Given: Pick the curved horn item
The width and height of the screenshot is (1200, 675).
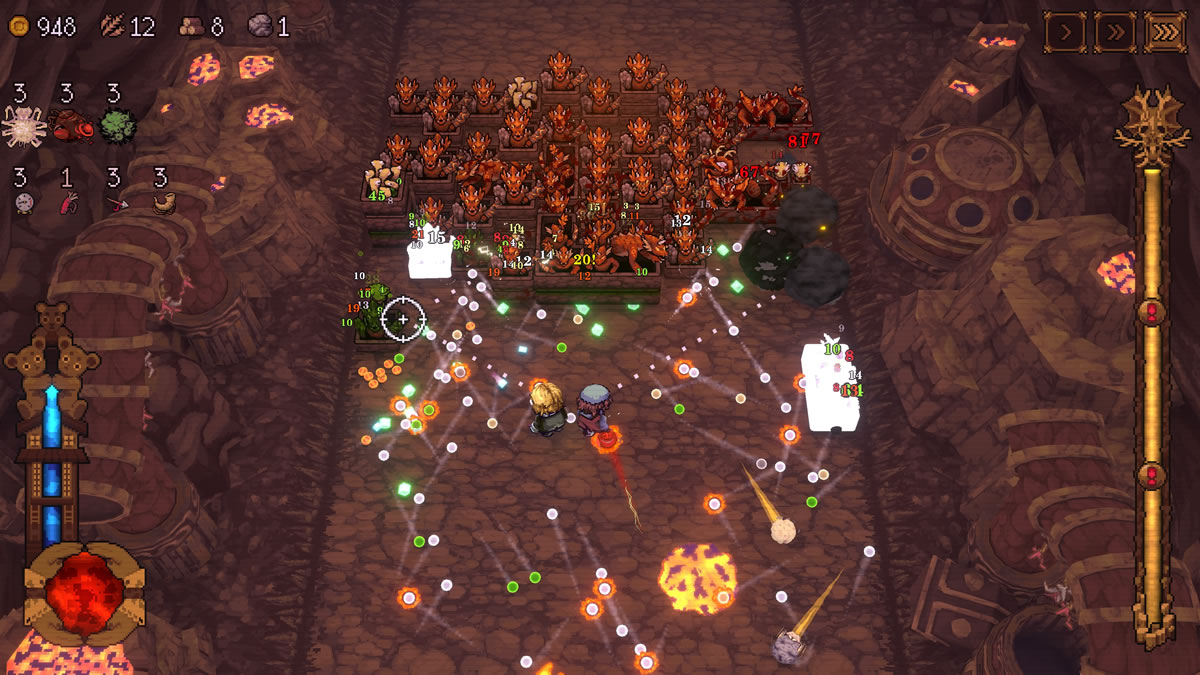Looking at the screenshot, I should click(163, 204).
